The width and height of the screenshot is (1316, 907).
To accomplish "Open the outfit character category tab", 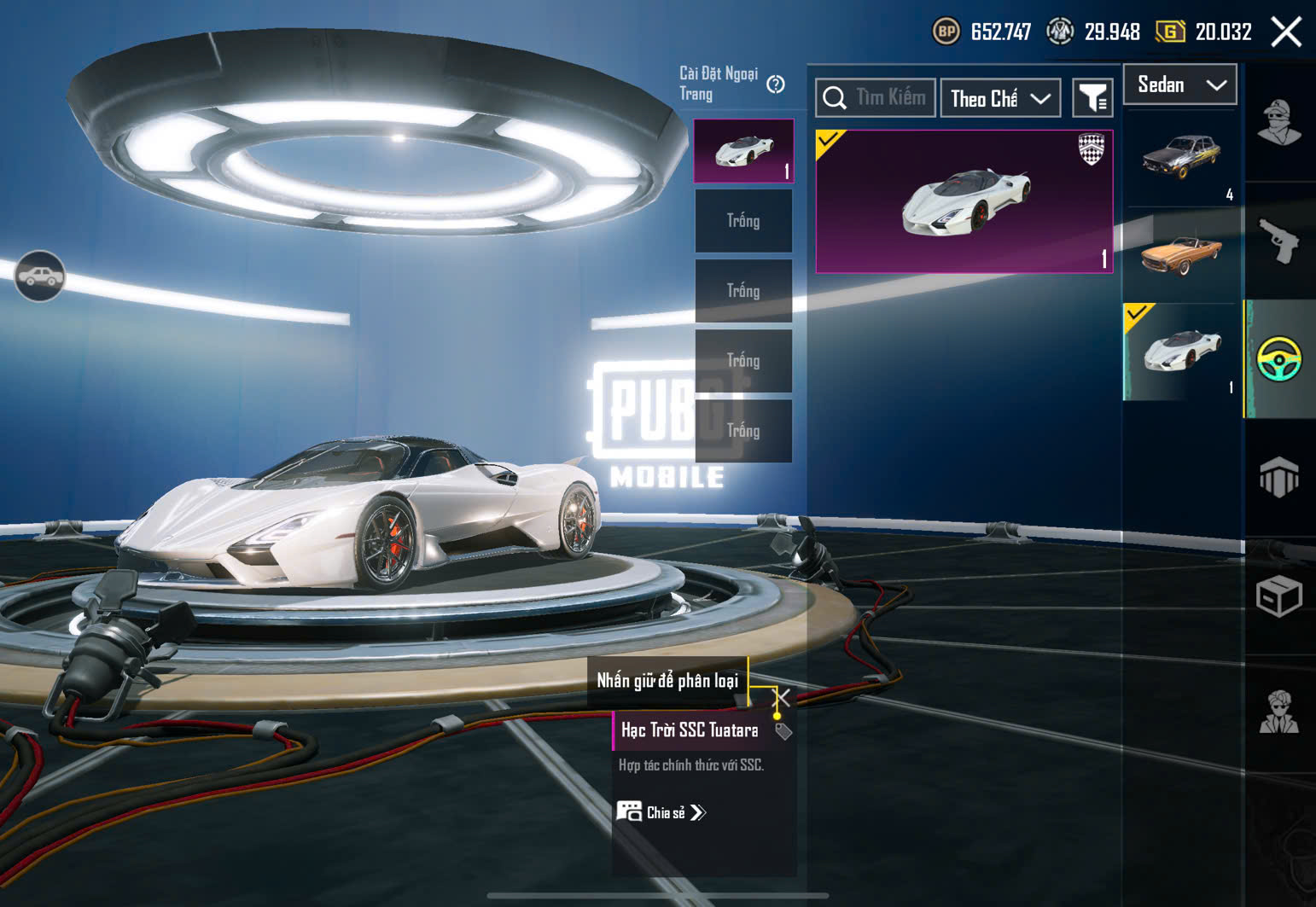I will [x=1278, y=123].
